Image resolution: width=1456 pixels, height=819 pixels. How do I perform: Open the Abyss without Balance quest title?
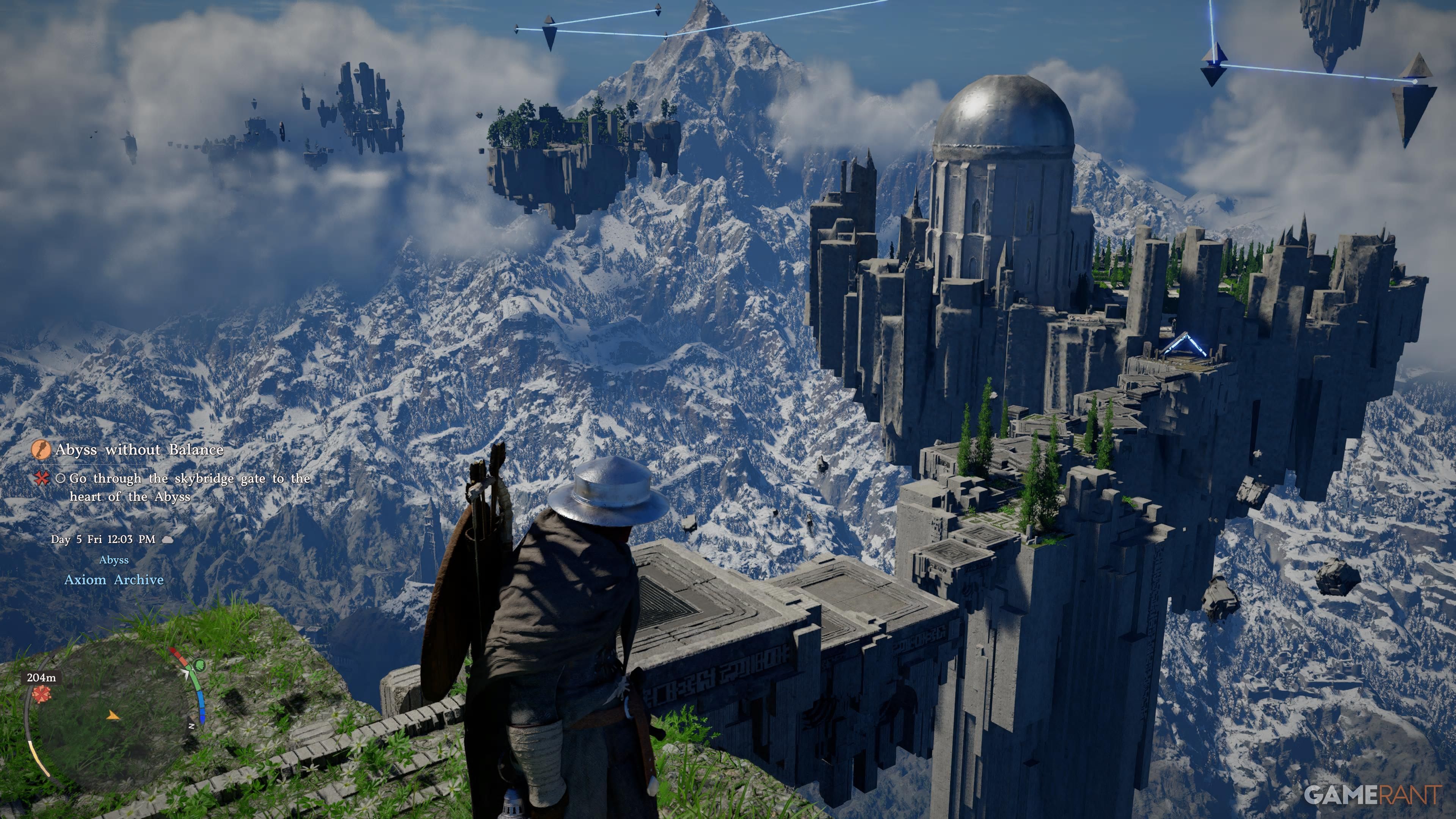click(x=139, y=450)
